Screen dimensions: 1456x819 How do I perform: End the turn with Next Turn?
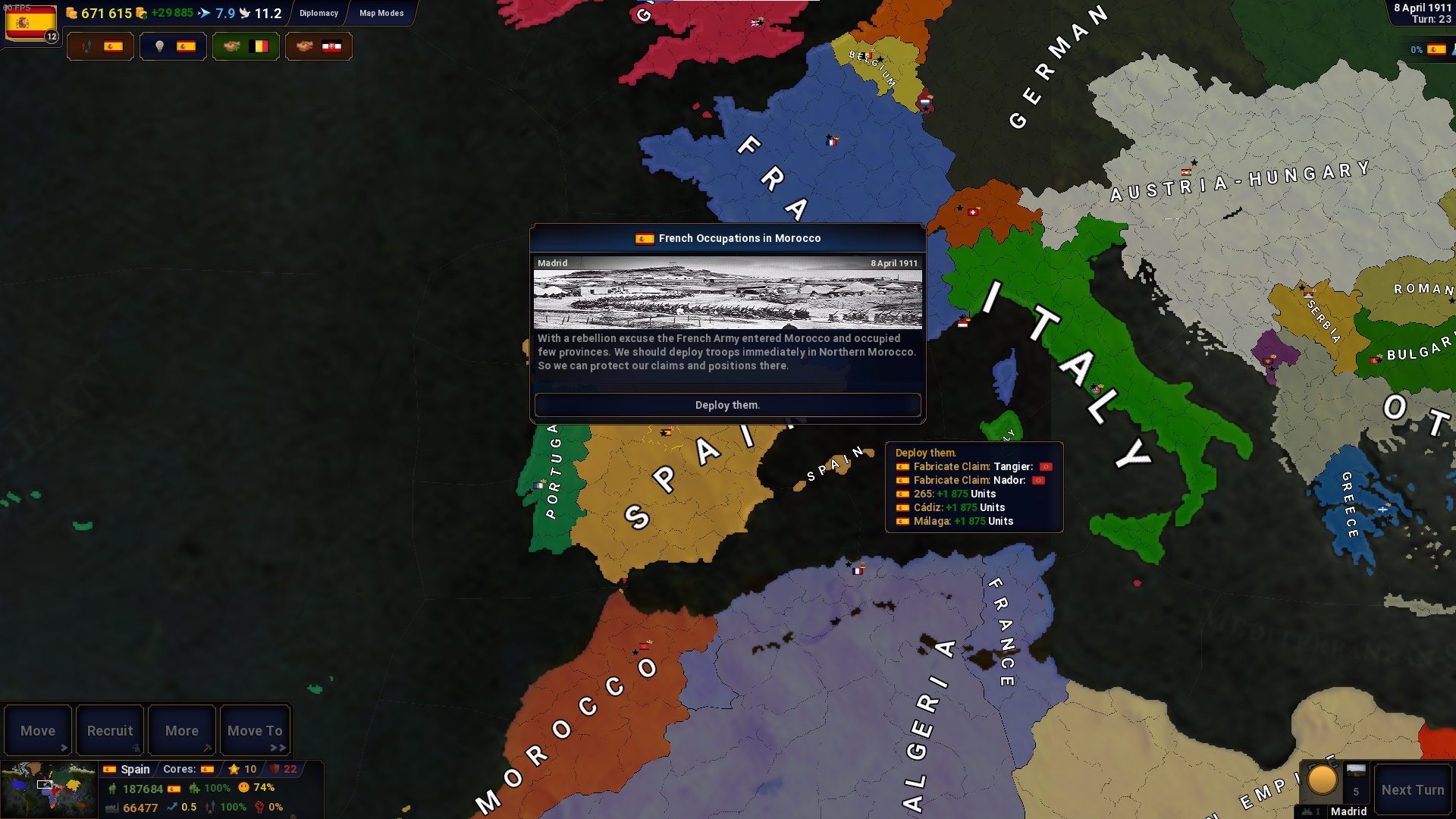point(1413,789)
